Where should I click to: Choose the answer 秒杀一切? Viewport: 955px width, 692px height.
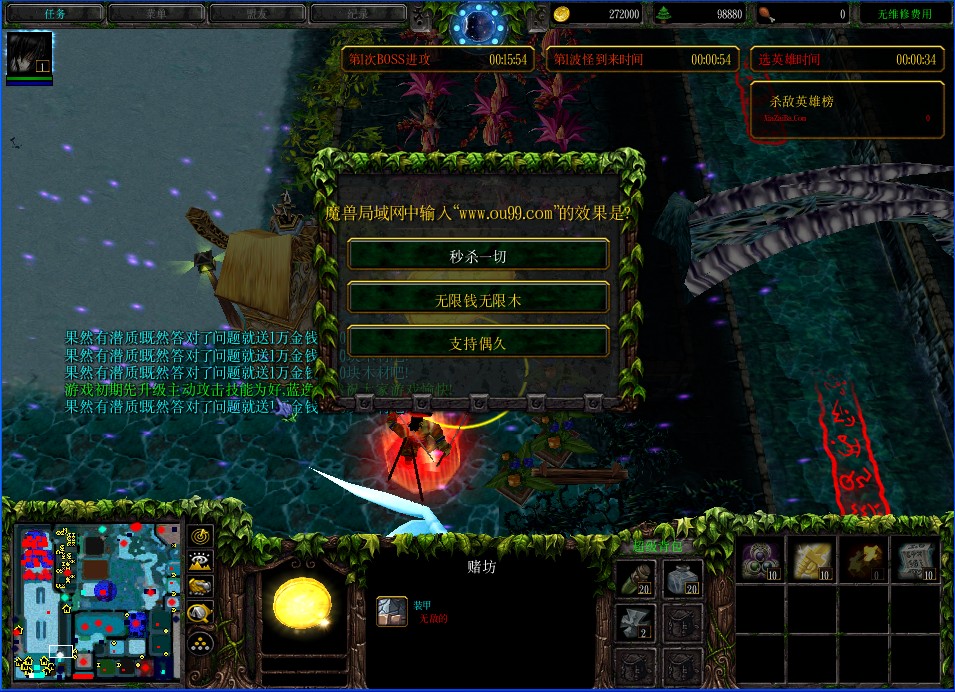pyautogui.click(x=478, y=255)
